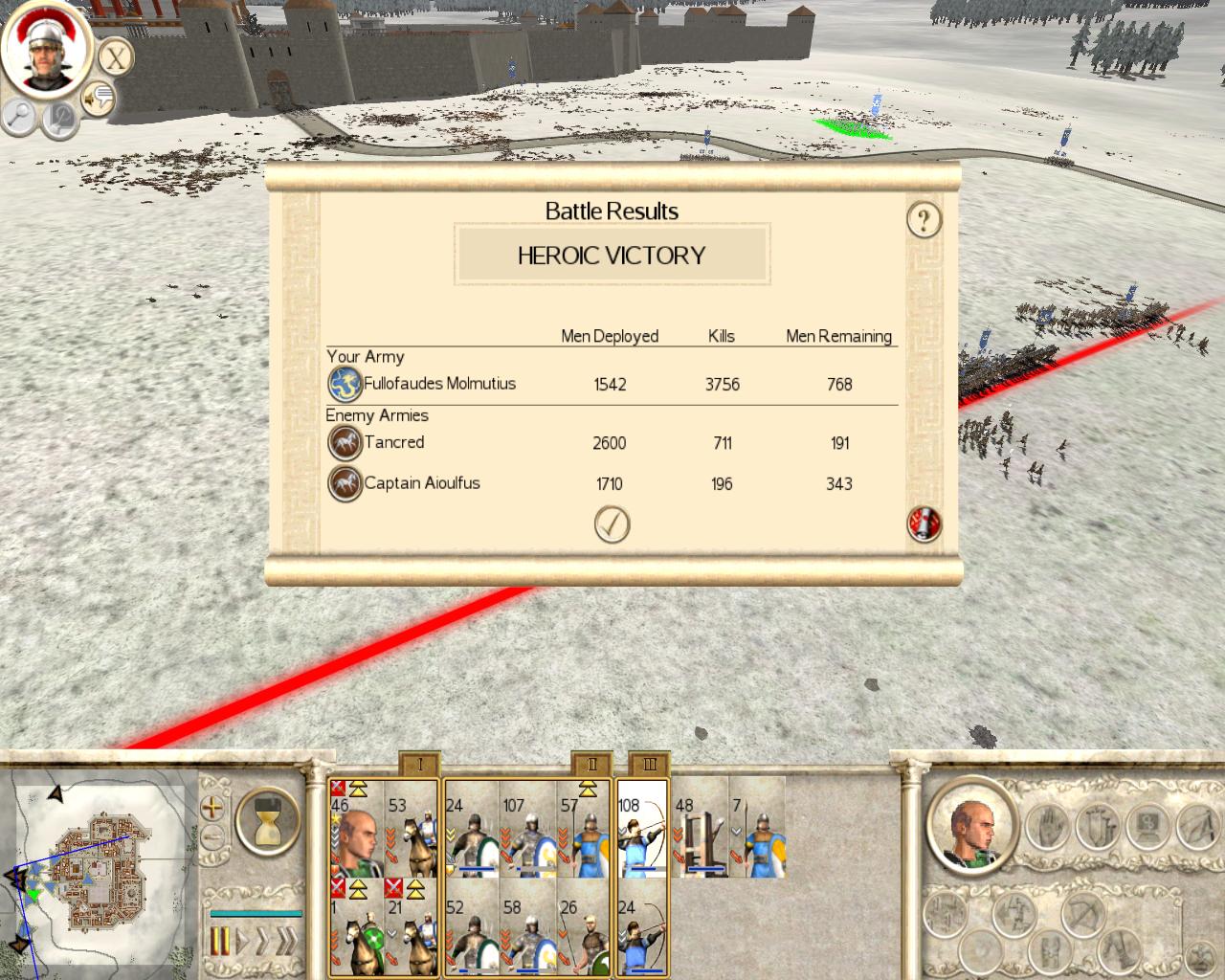The height and width of the screenshot is (980, 1225).
Task: Select group III tab
Action: tap(650, 764)
